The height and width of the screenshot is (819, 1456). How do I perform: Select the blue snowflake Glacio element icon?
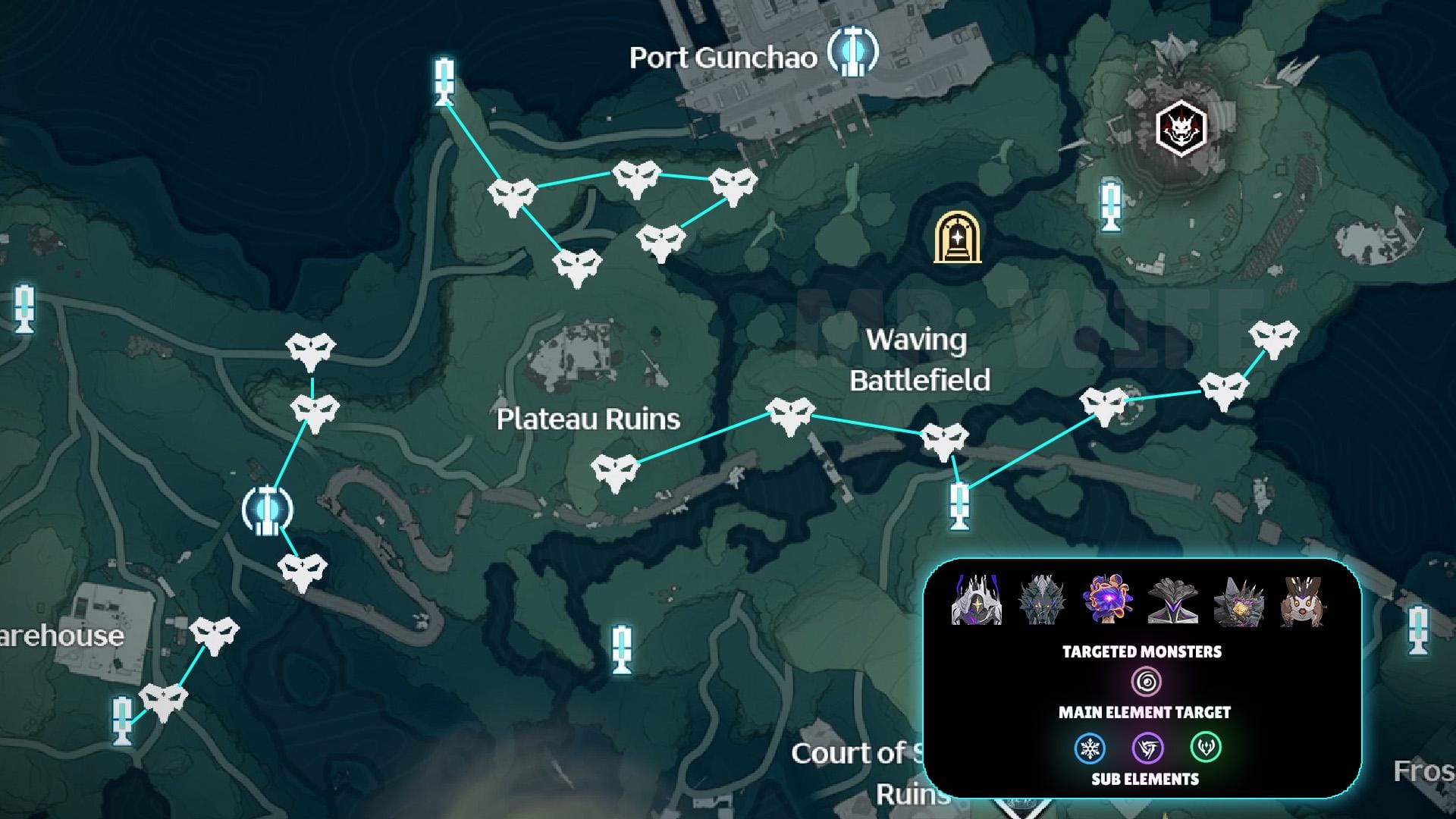coord(1090,748)
